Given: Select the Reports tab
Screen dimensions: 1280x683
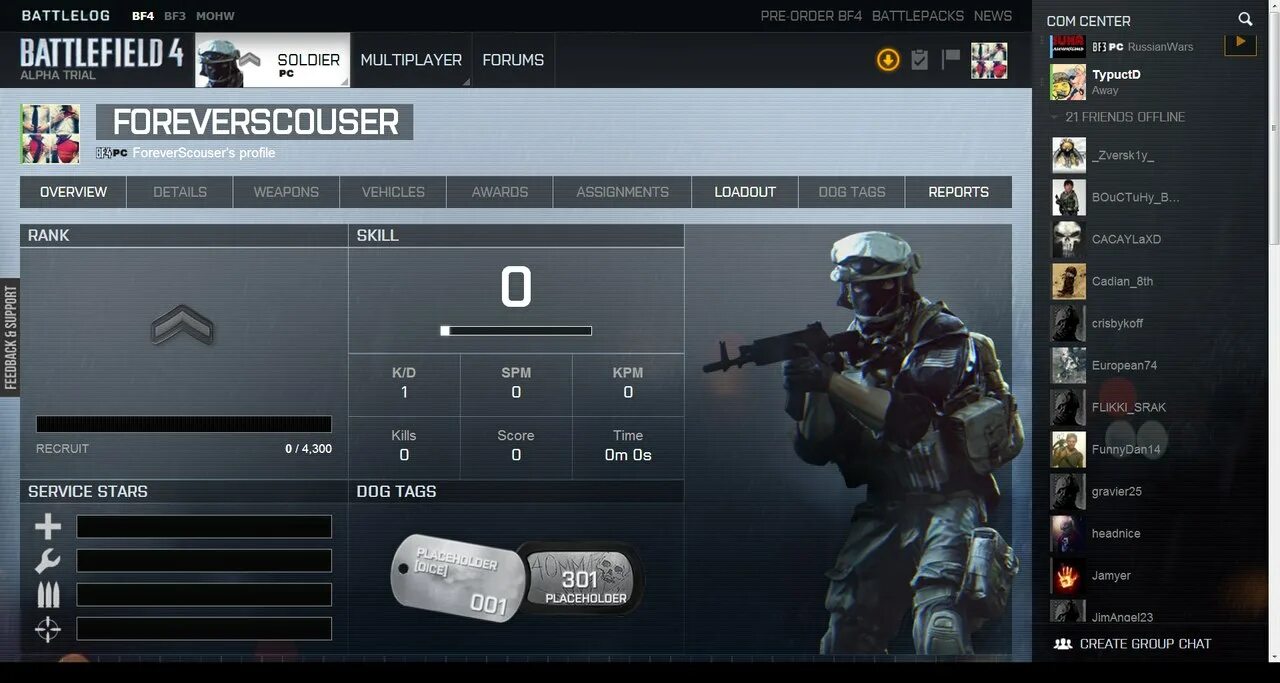Looking at the screenshot, I should tap(958, 192).
